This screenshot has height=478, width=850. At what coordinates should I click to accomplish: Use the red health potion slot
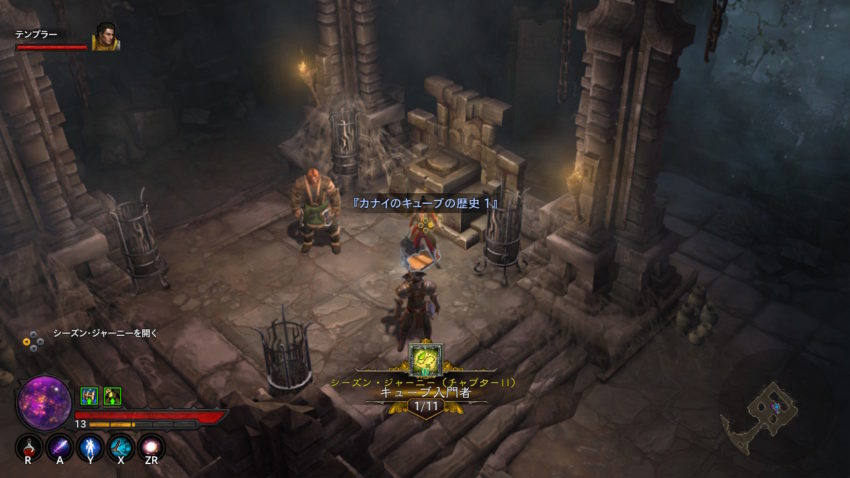(29, 447)
